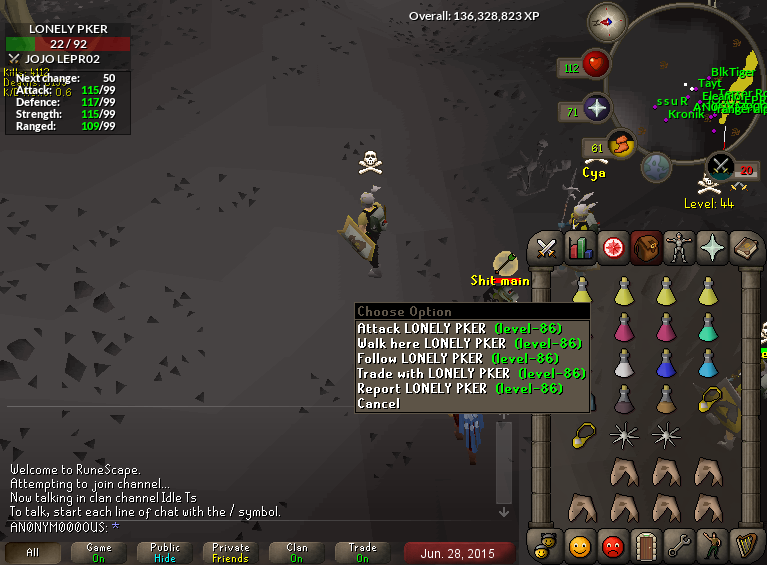Open the wrench Settings tab
The width and height of the screenshot is (767, 565).
tap(679, 546)
